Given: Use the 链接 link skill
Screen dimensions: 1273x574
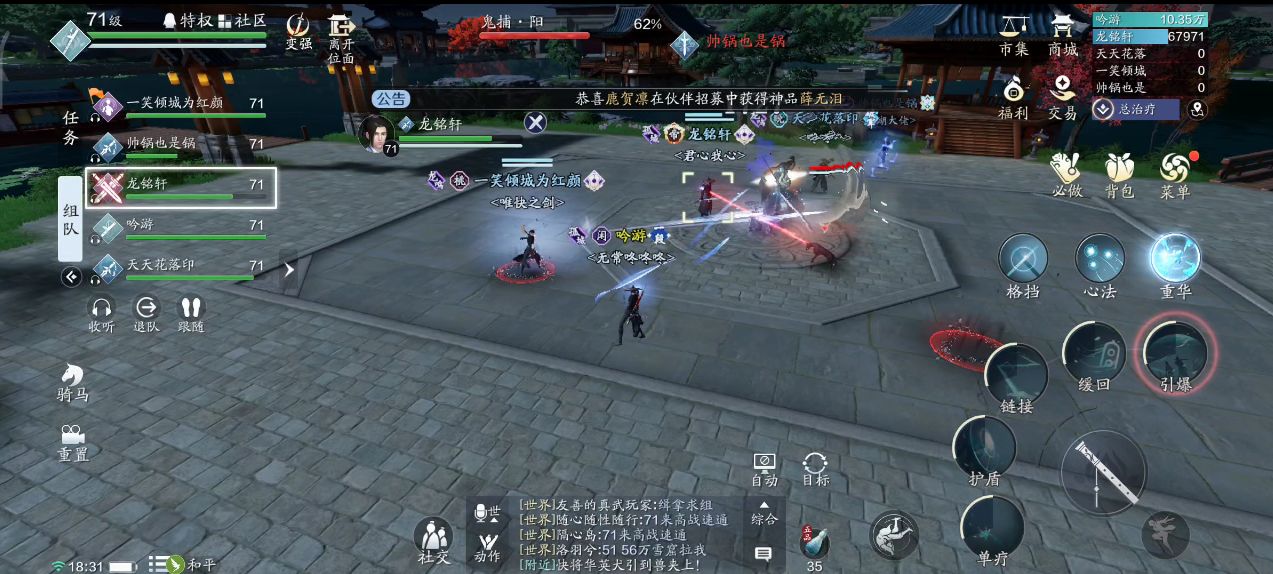Looking at the screenshot, I should pos(1016,375).
